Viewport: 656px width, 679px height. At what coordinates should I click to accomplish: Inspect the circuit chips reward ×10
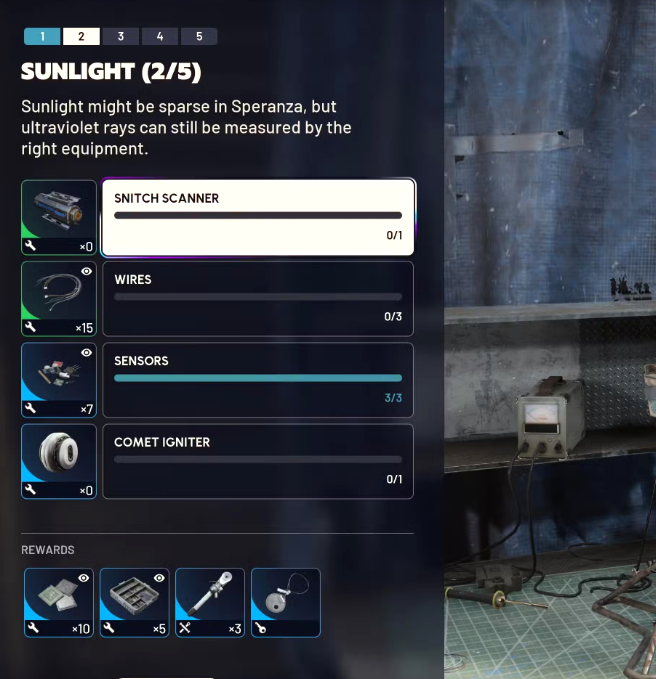tap(59, 603)
